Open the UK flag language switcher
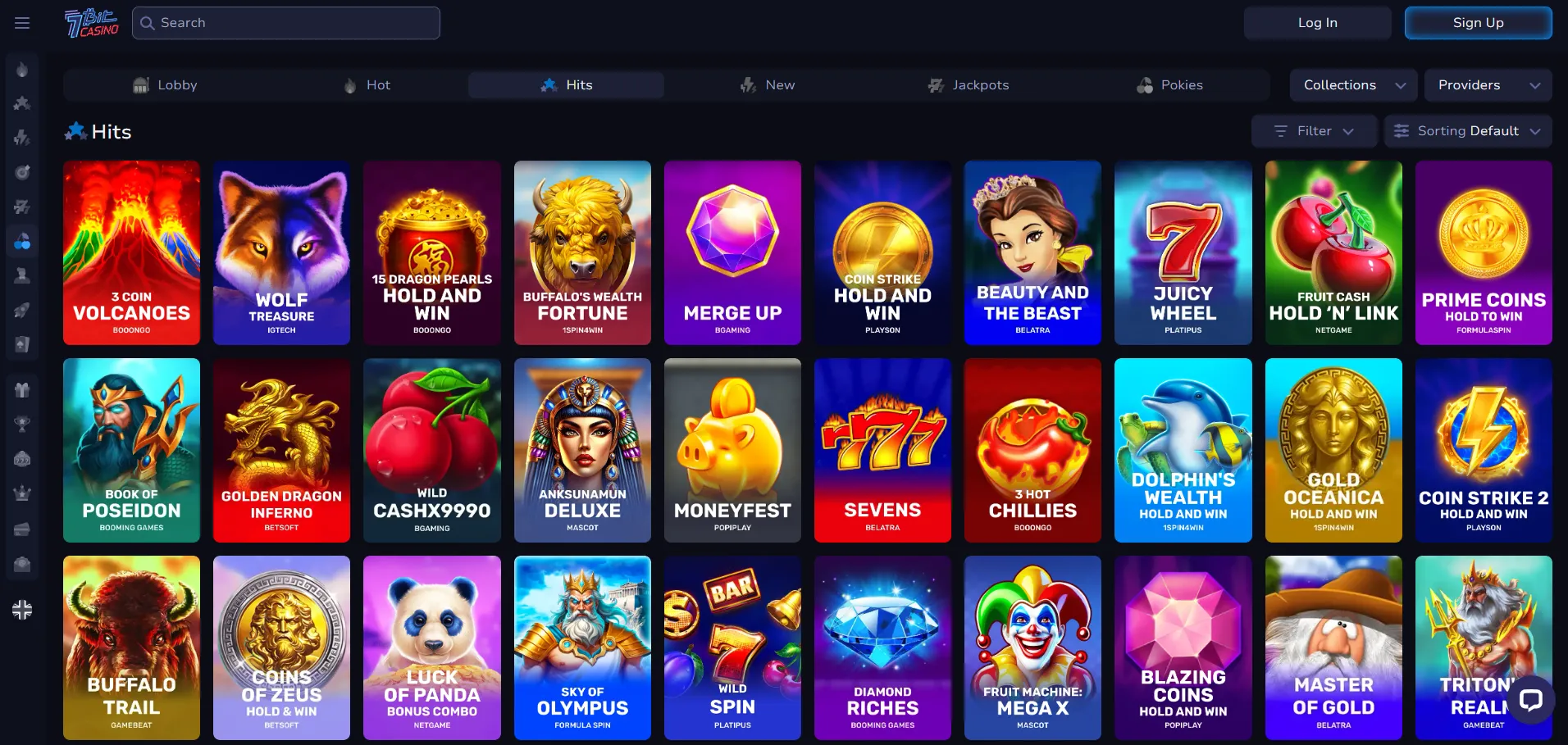Screen dimensions: 1568x745 pyautogui.click(x=22, y=610)
